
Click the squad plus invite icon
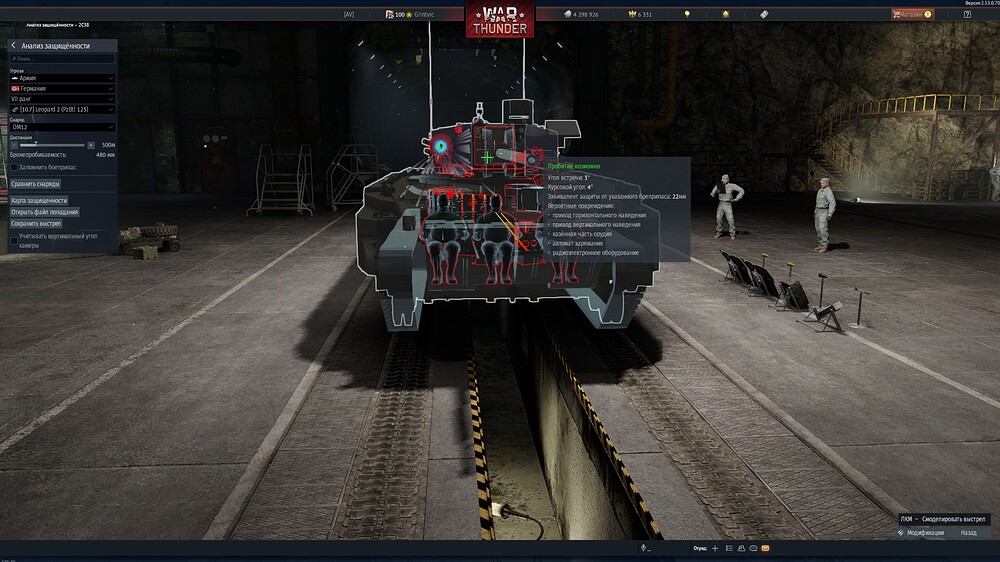pos(715,549)
